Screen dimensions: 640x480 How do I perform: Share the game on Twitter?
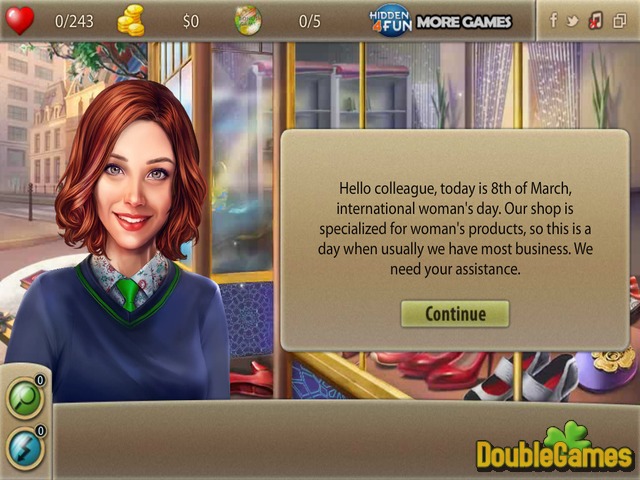574,20
